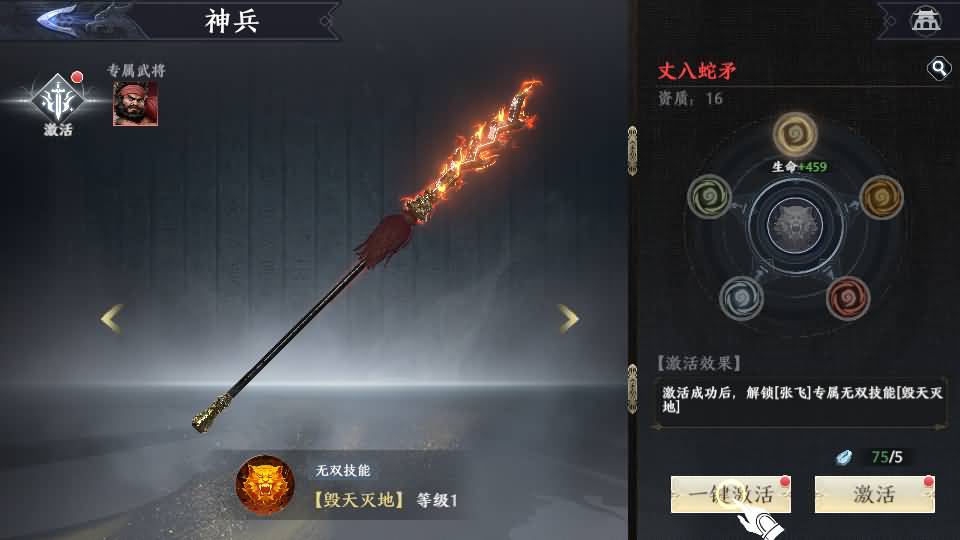Click the right-hand 激活 button
Viewport: 960px width, 540px height.
874,494
